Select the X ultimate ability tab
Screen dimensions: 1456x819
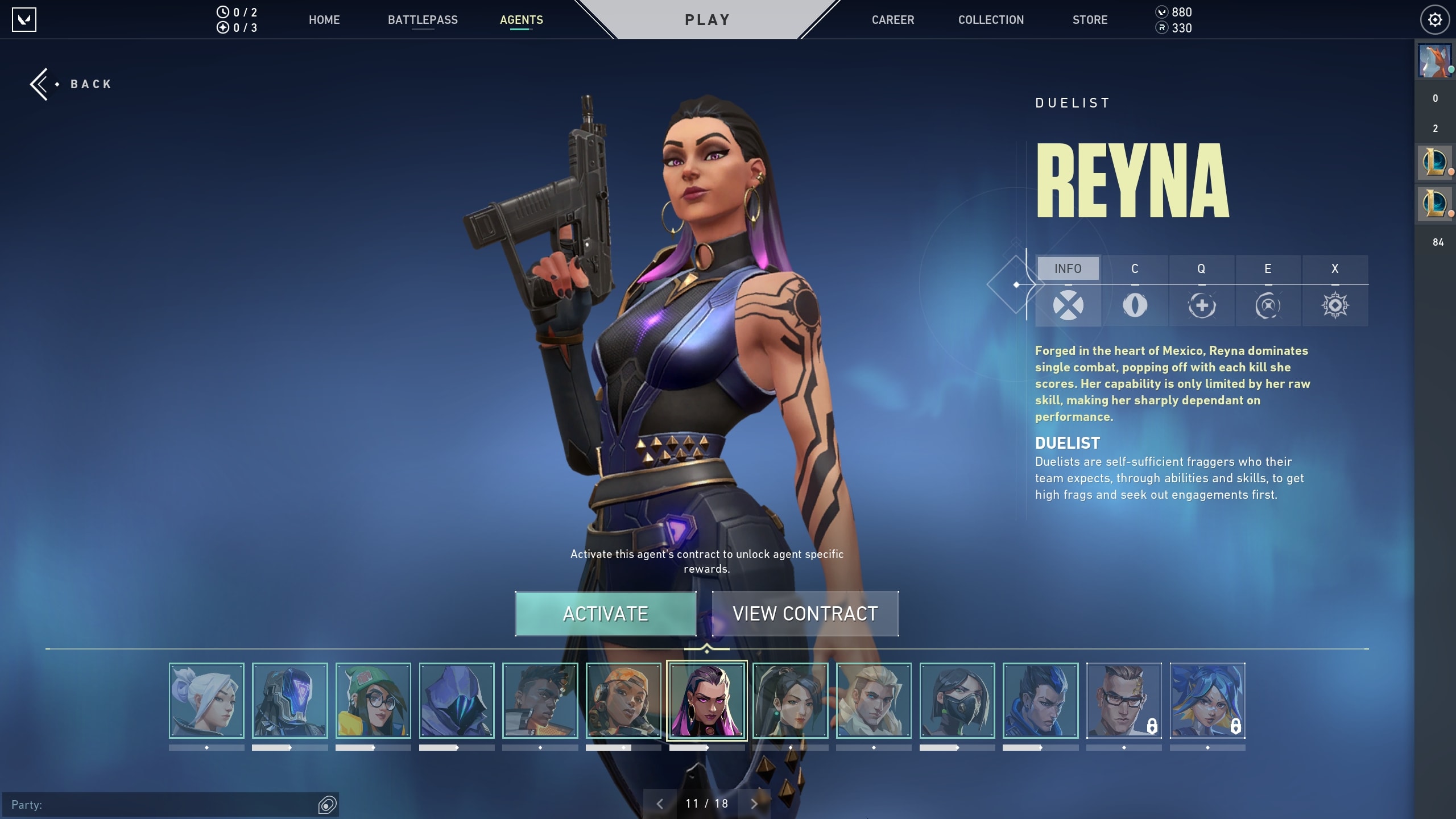[x=1335, y=291]
